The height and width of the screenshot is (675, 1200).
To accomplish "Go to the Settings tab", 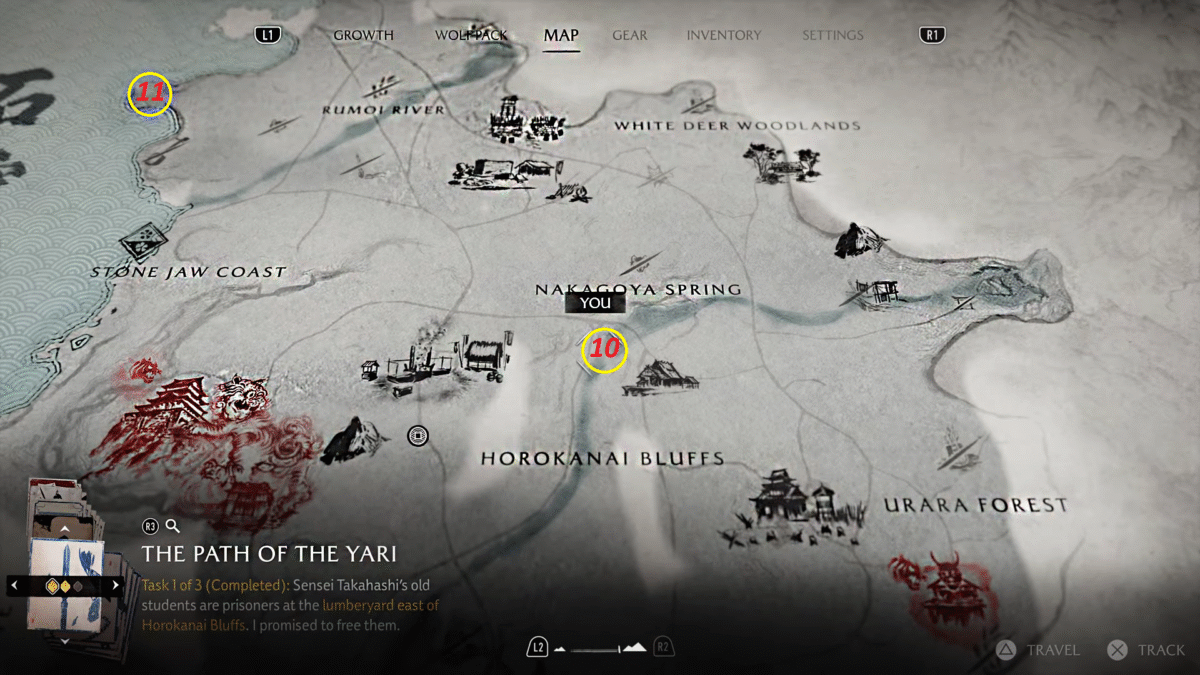I will 832,35.
